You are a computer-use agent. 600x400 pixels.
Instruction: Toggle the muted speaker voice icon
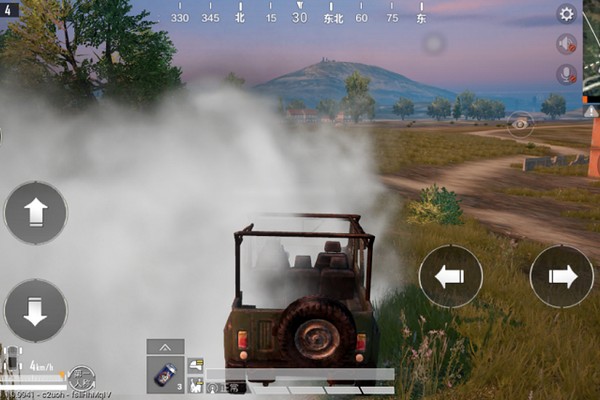tap(567, 44)
